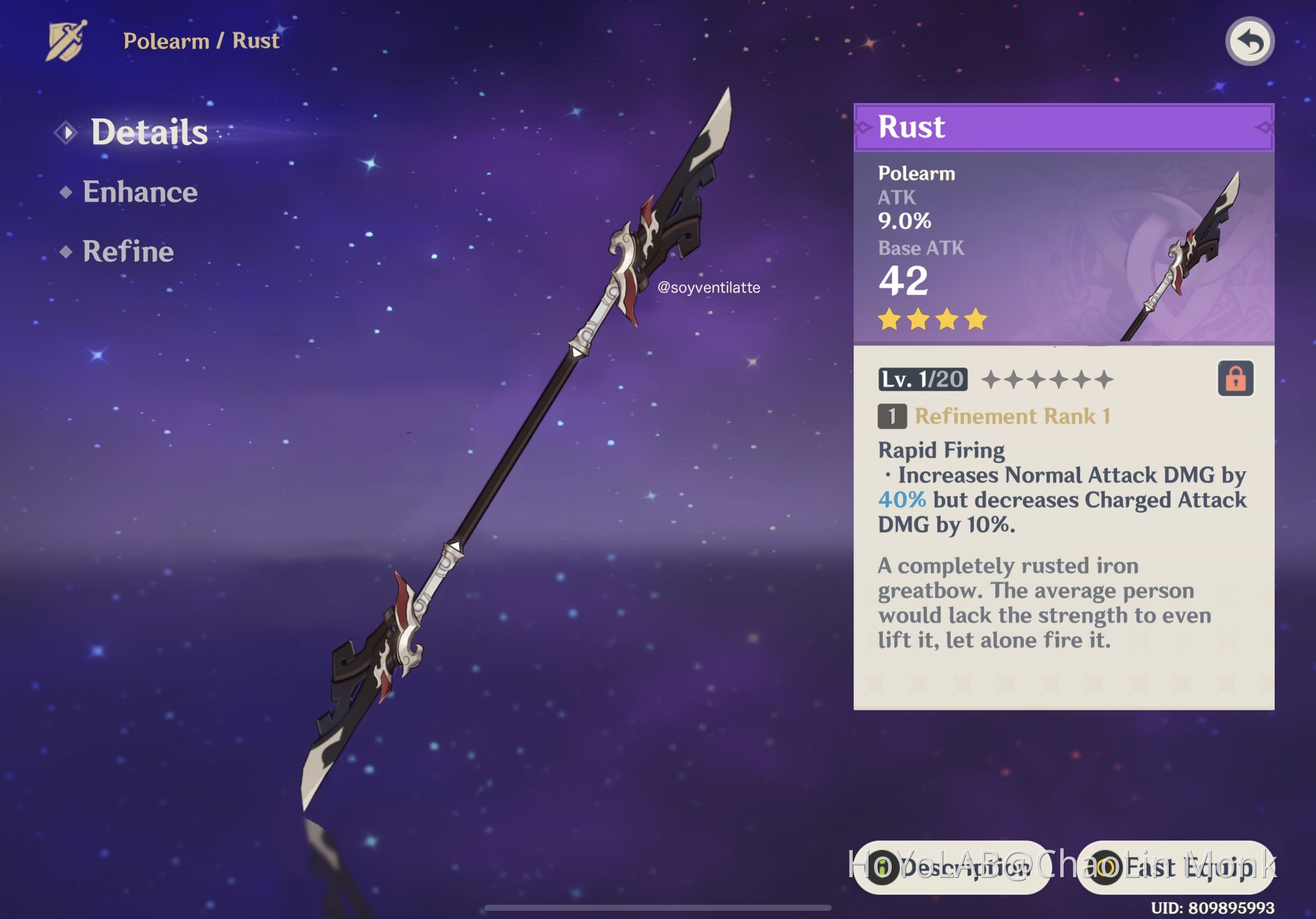
Task: Click the back arrow in top-right corner
Action: (1249, 40)
